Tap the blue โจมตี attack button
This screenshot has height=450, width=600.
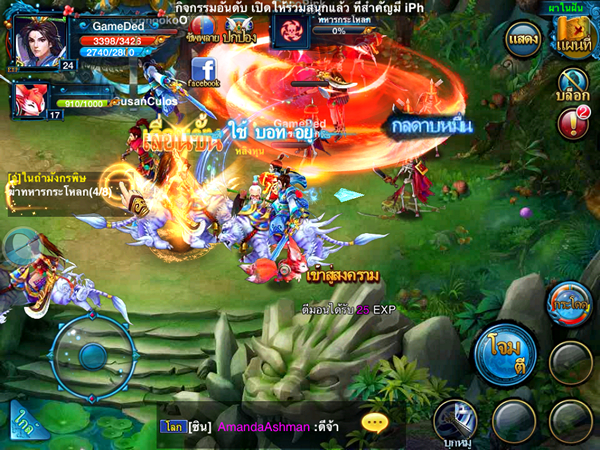click(x=504, y=352)
